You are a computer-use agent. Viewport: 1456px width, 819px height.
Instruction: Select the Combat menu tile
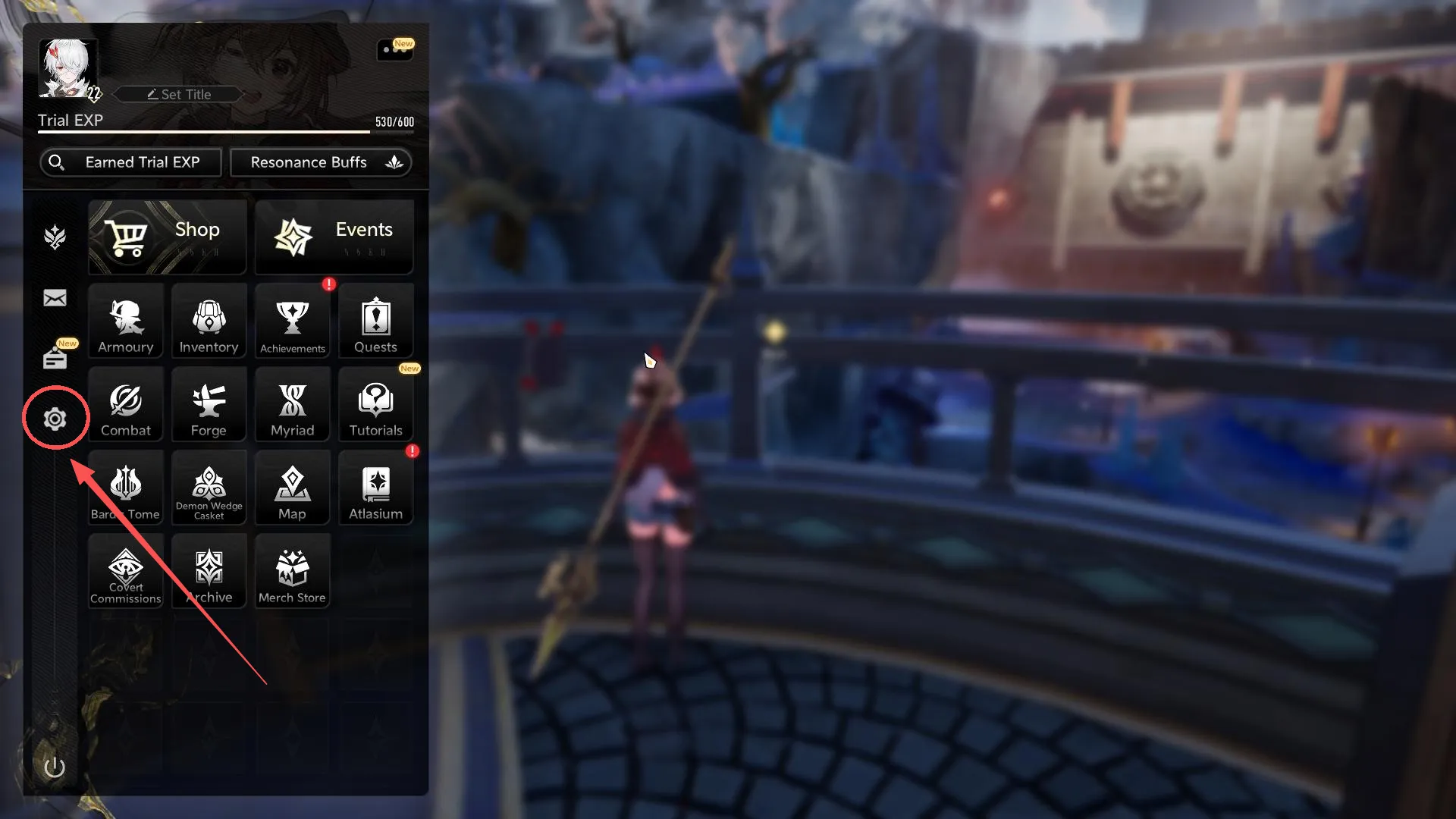126,404
